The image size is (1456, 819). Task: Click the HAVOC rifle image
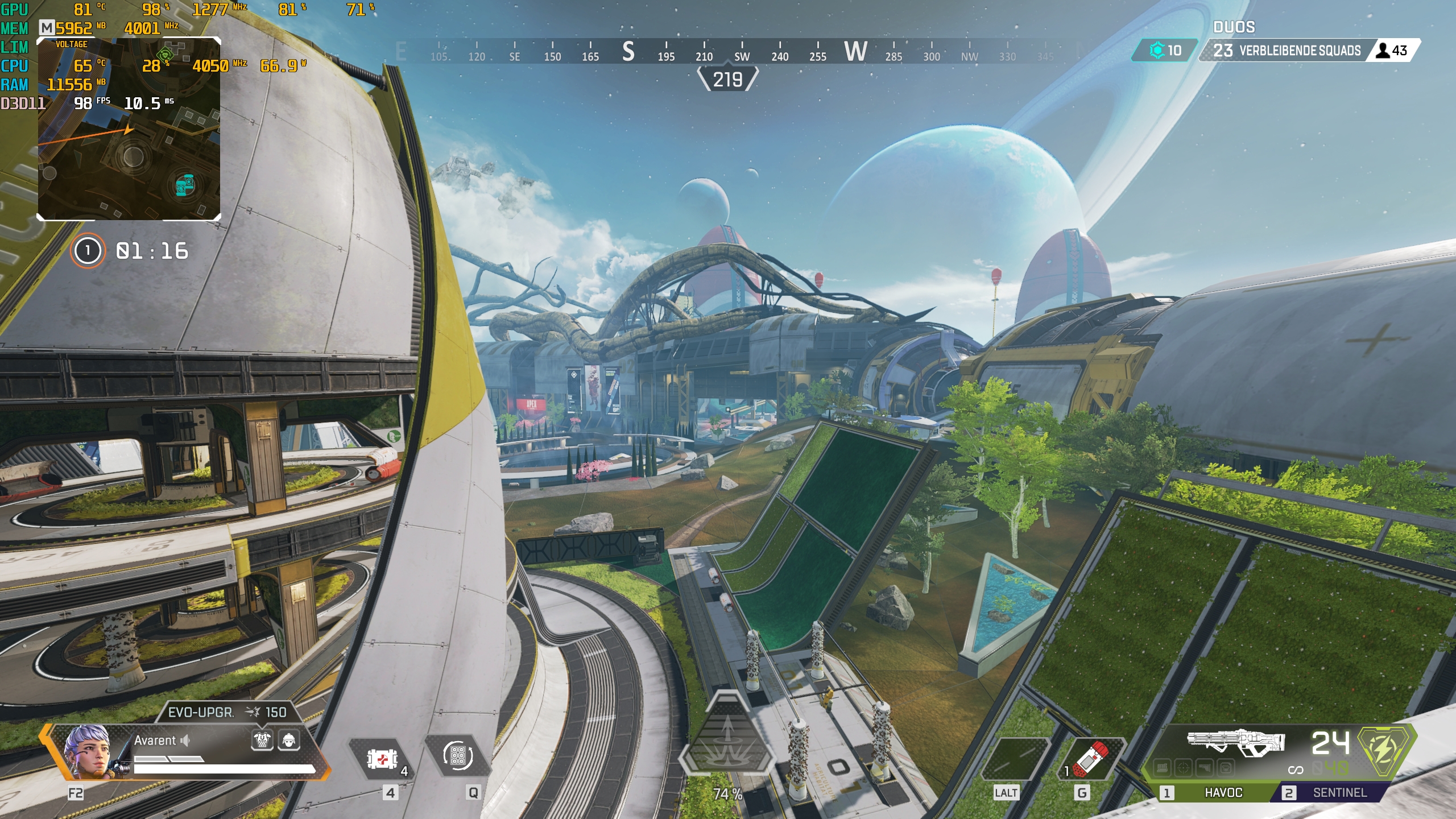1235,741
